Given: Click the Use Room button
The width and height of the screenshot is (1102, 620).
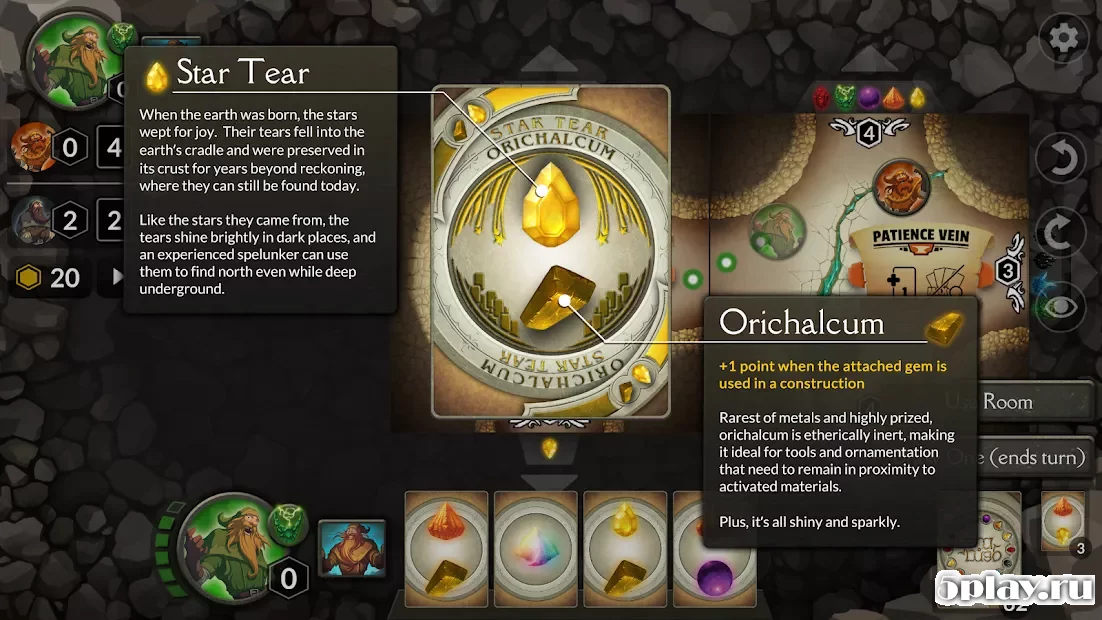Looking at the screenshot, I should click(x=1030, y=402).
